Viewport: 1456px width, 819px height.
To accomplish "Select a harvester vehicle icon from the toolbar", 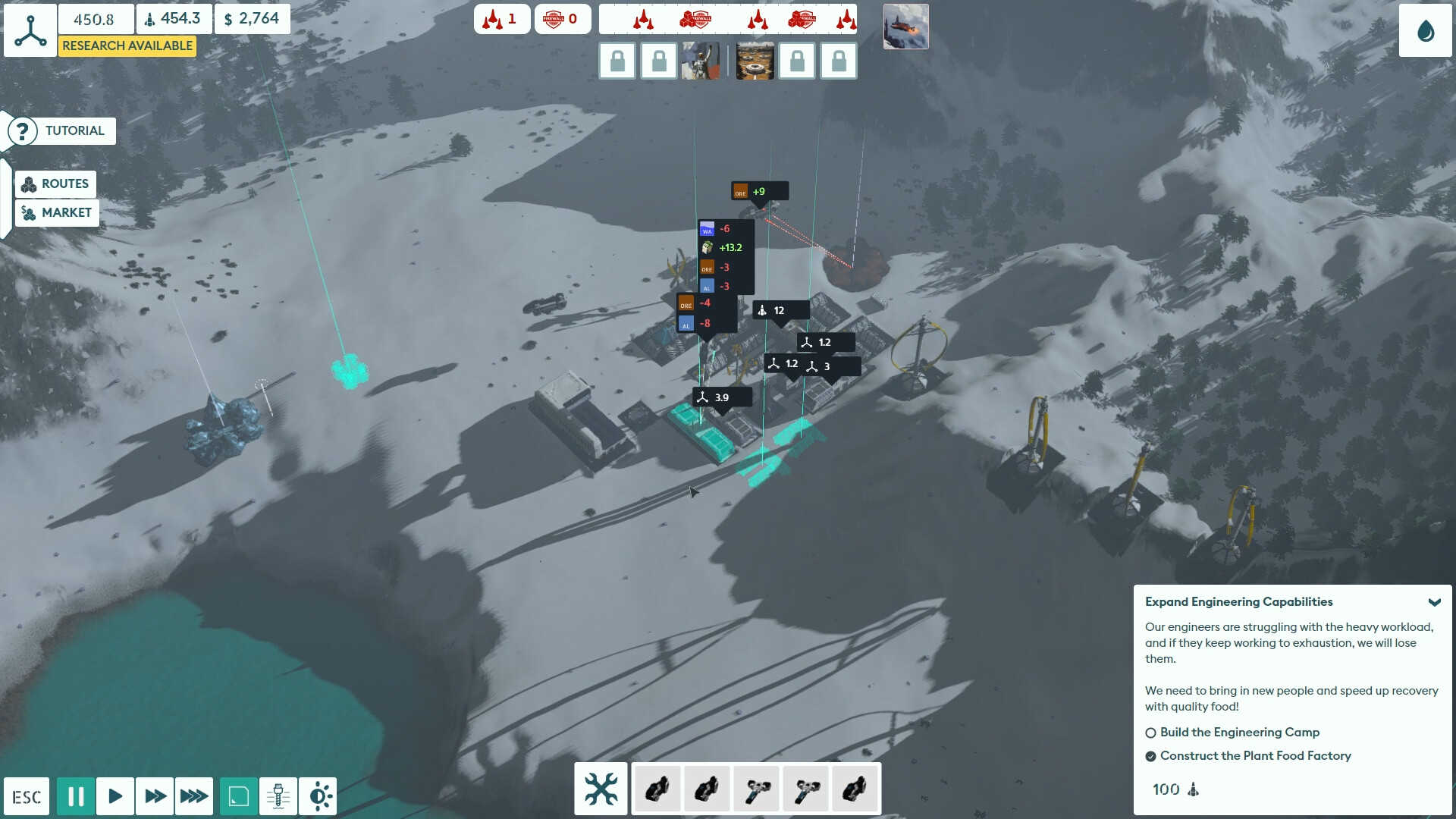I will pyautogui.click(x=756, y=789).
